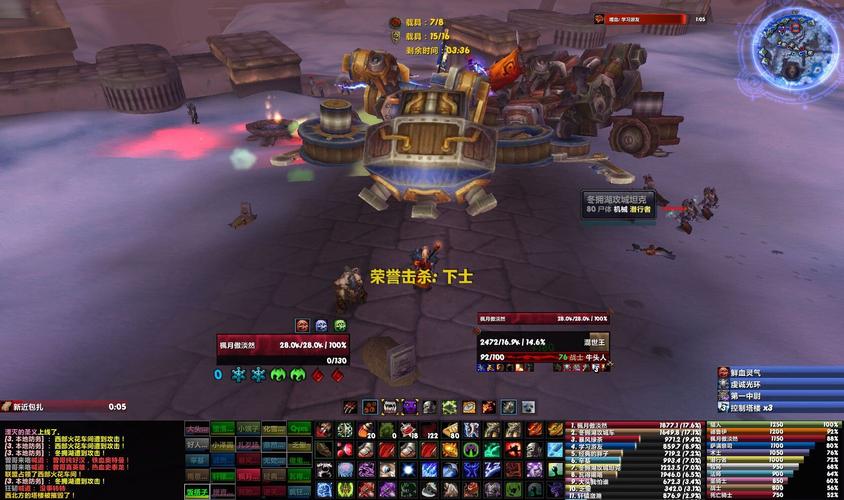Select the green rune icon under player frame
The height and width of the screenshot is (500, 844).
(x=278, y=375)
